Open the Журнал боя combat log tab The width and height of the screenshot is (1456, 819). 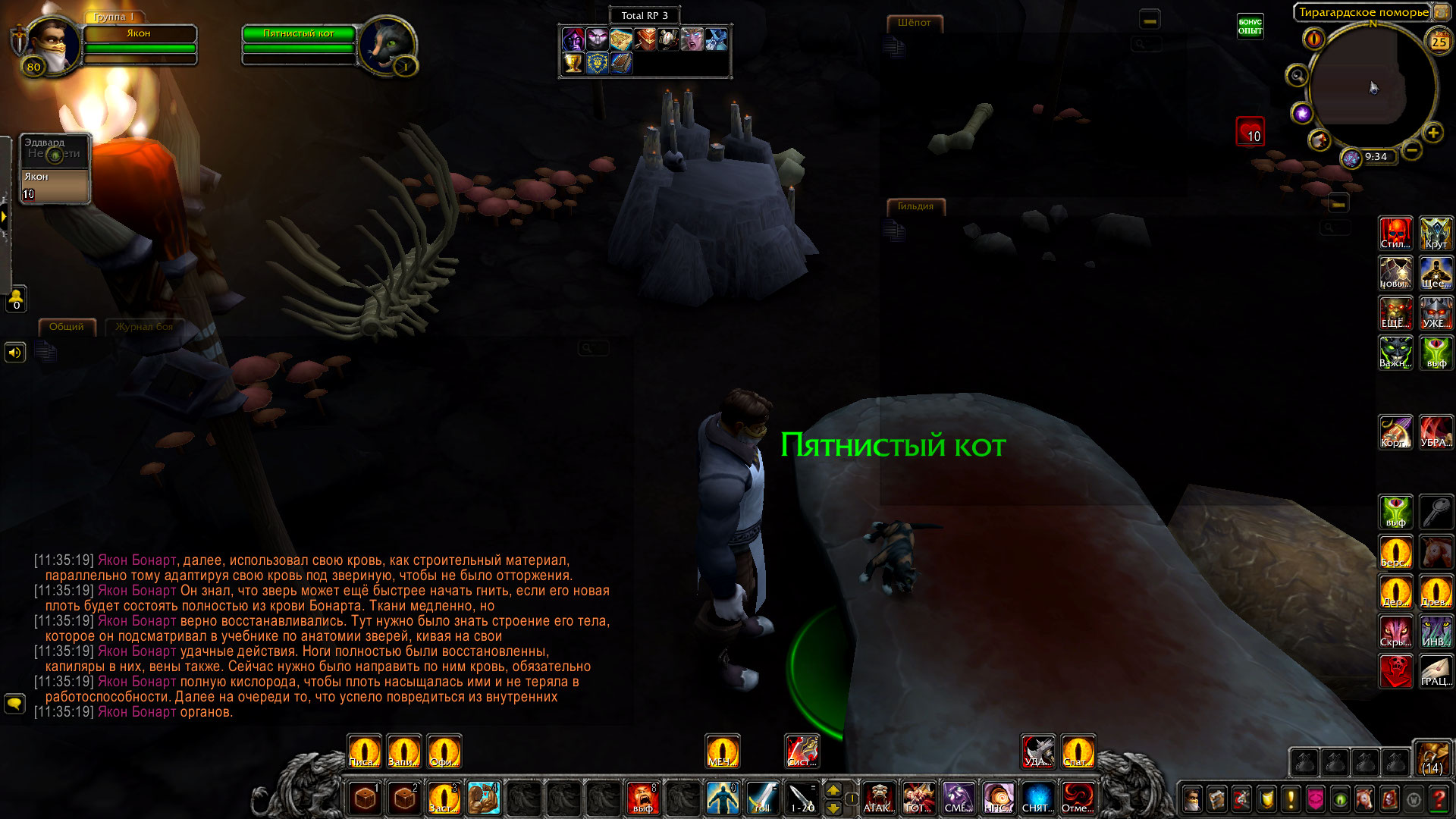click(x=144, y=327)
